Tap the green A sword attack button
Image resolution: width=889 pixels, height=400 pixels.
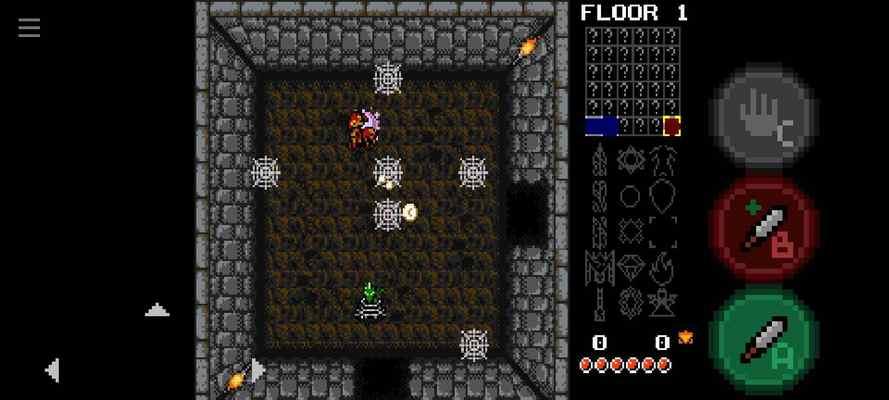764,339
